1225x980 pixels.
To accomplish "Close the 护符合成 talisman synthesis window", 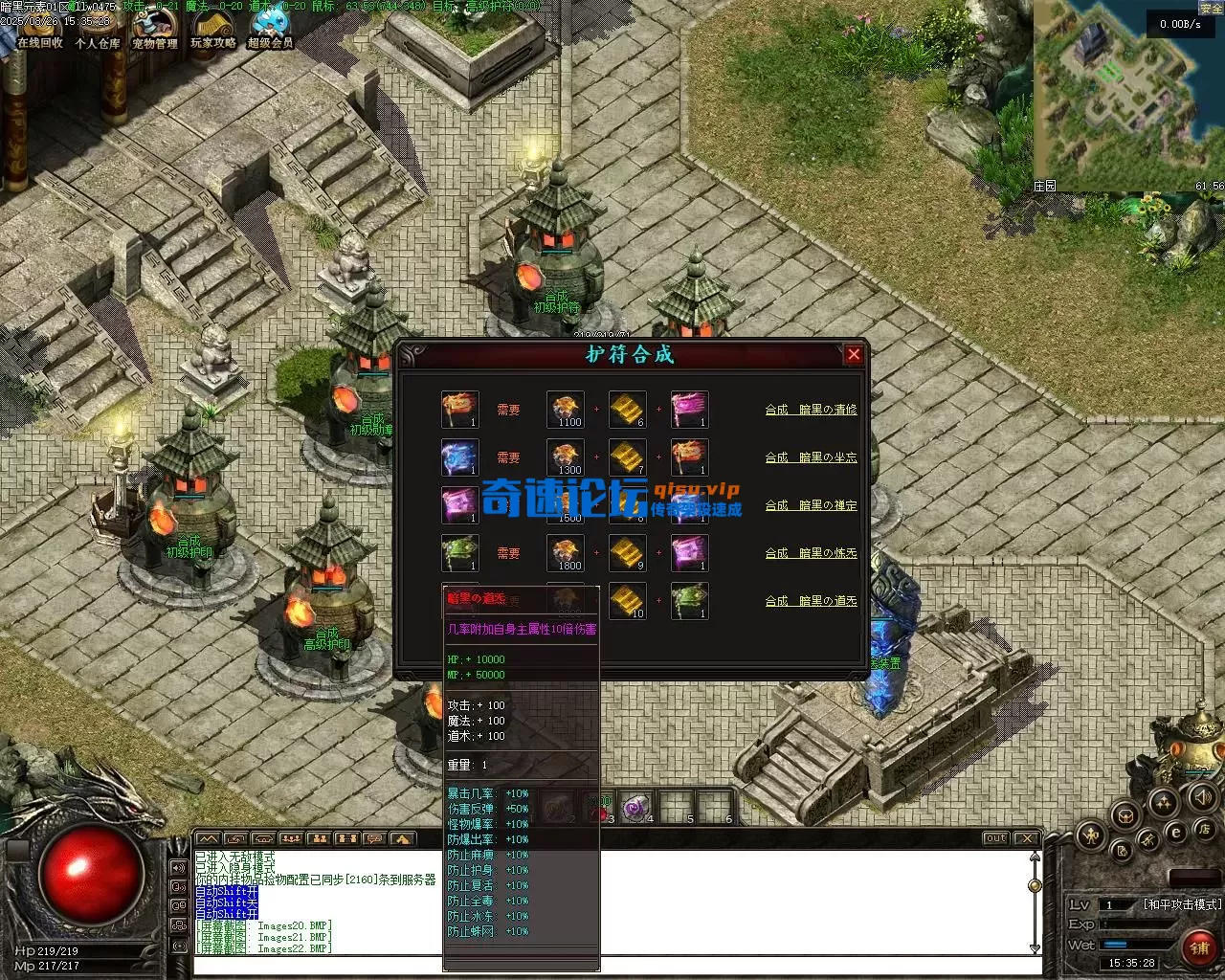I will (854, 355).
